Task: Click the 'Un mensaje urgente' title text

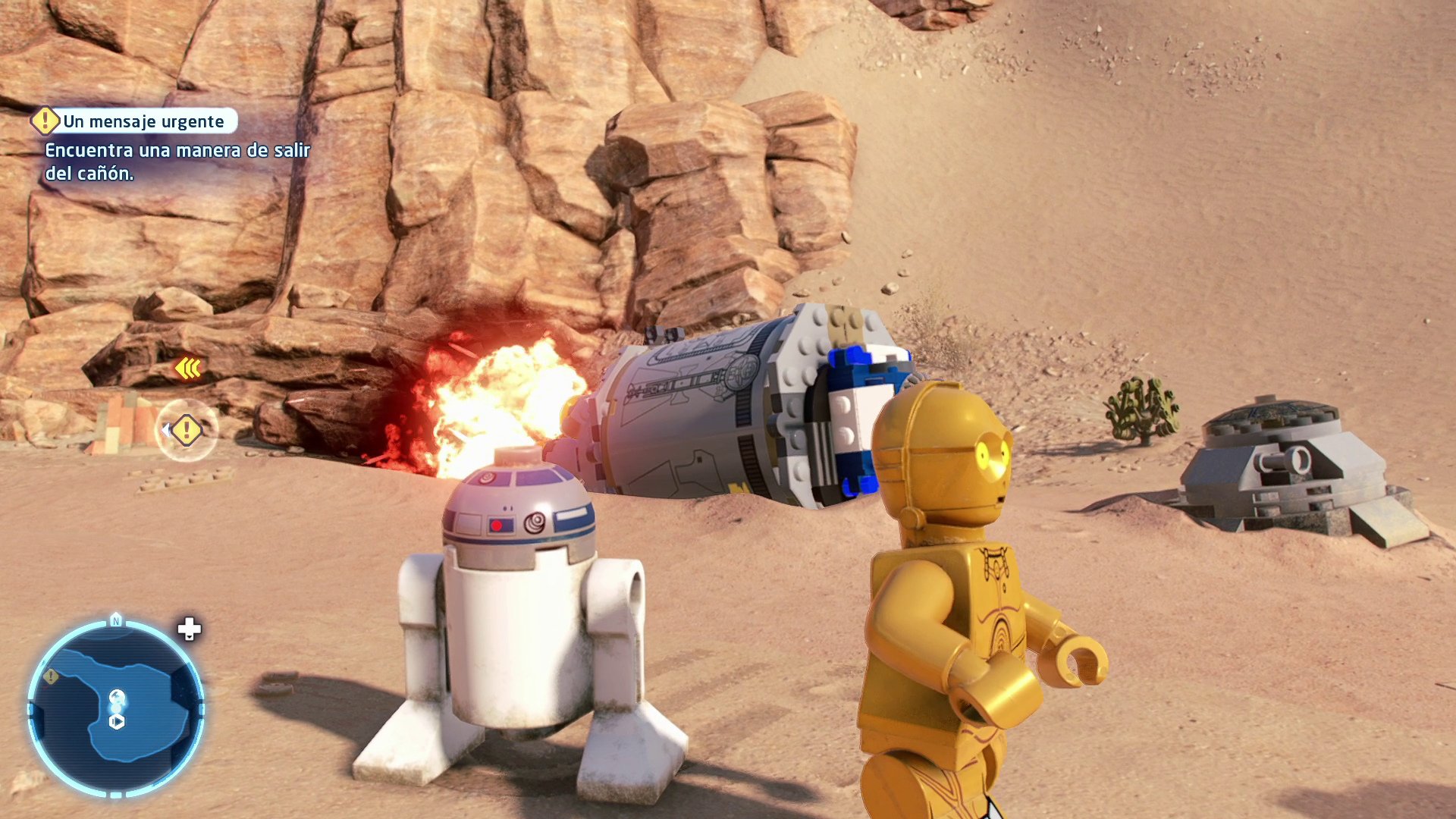Action: coord(143,120)
